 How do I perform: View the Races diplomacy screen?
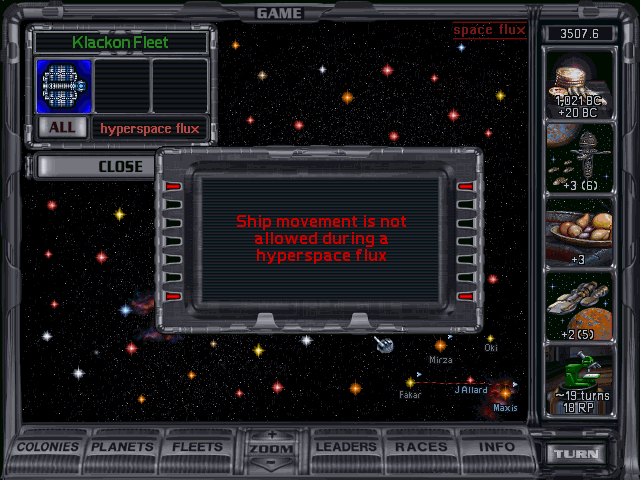(421, 447)
